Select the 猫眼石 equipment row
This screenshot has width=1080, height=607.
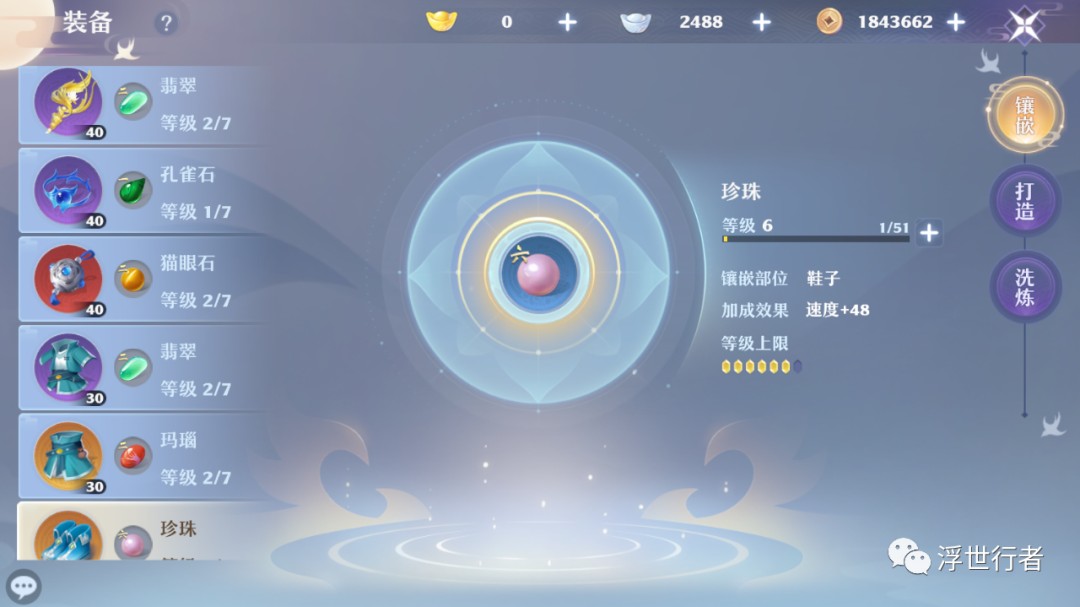click(x=140, y=280)
